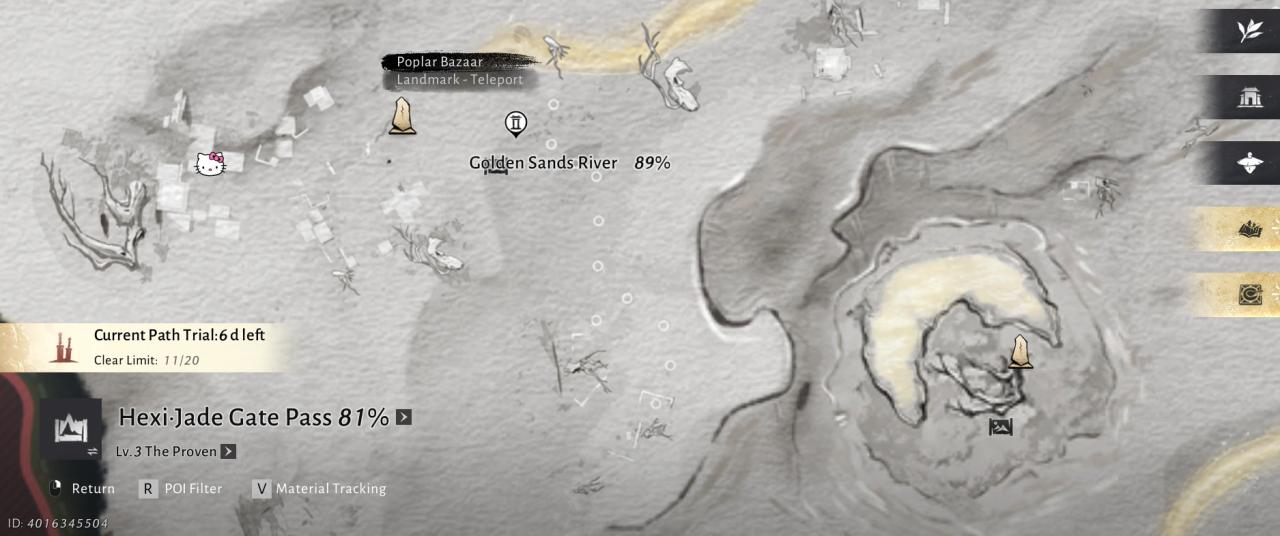Click the Hello Kitty map marker
1280x536 pixels.
pos(210,164)
